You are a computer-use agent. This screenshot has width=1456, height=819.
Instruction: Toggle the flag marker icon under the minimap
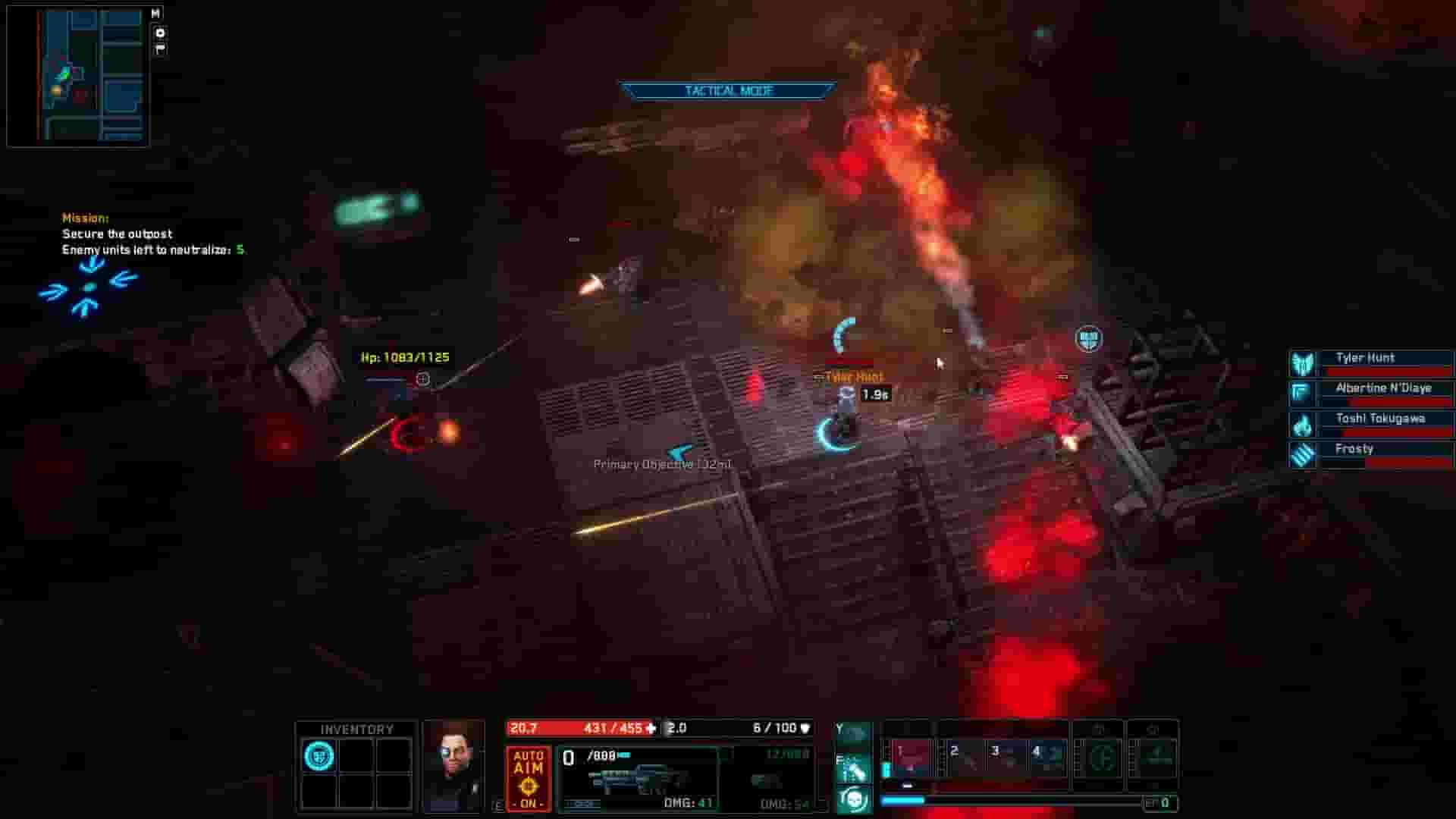[x=159, y=48]
